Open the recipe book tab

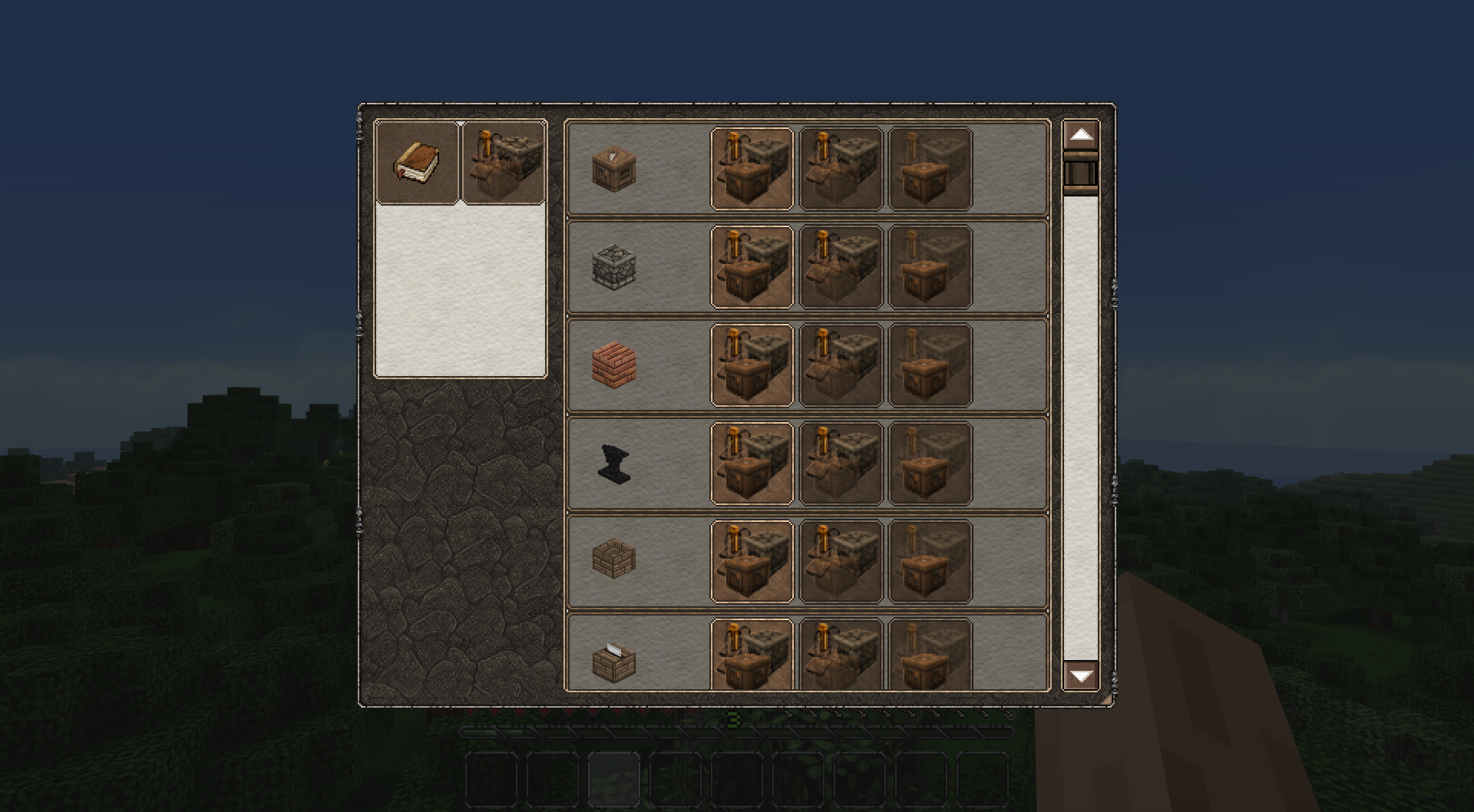[x=418, y=160]
